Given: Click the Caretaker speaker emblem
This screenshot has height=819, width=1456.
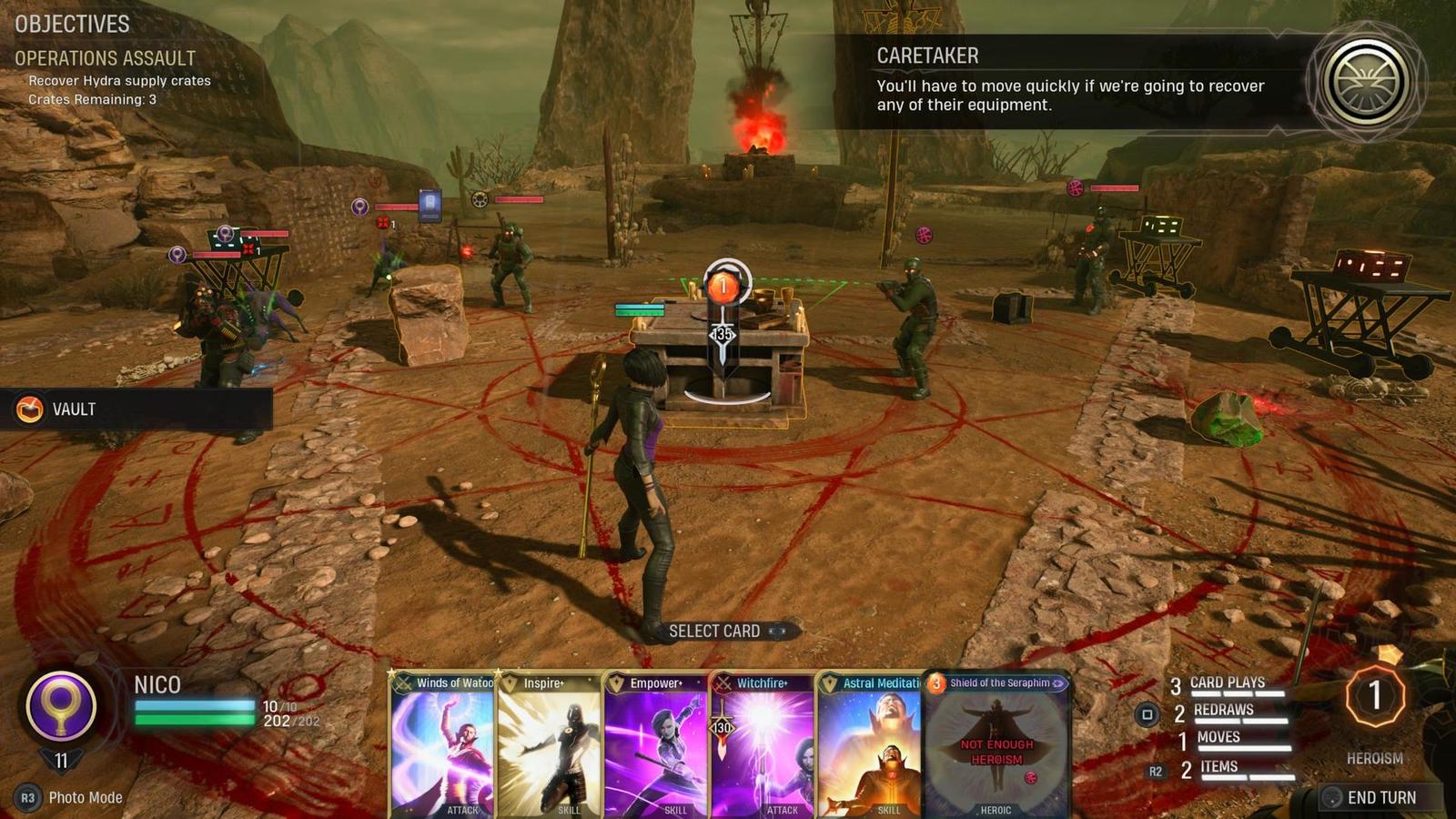Looking at the screenshot, I should tap(1366, 81).
